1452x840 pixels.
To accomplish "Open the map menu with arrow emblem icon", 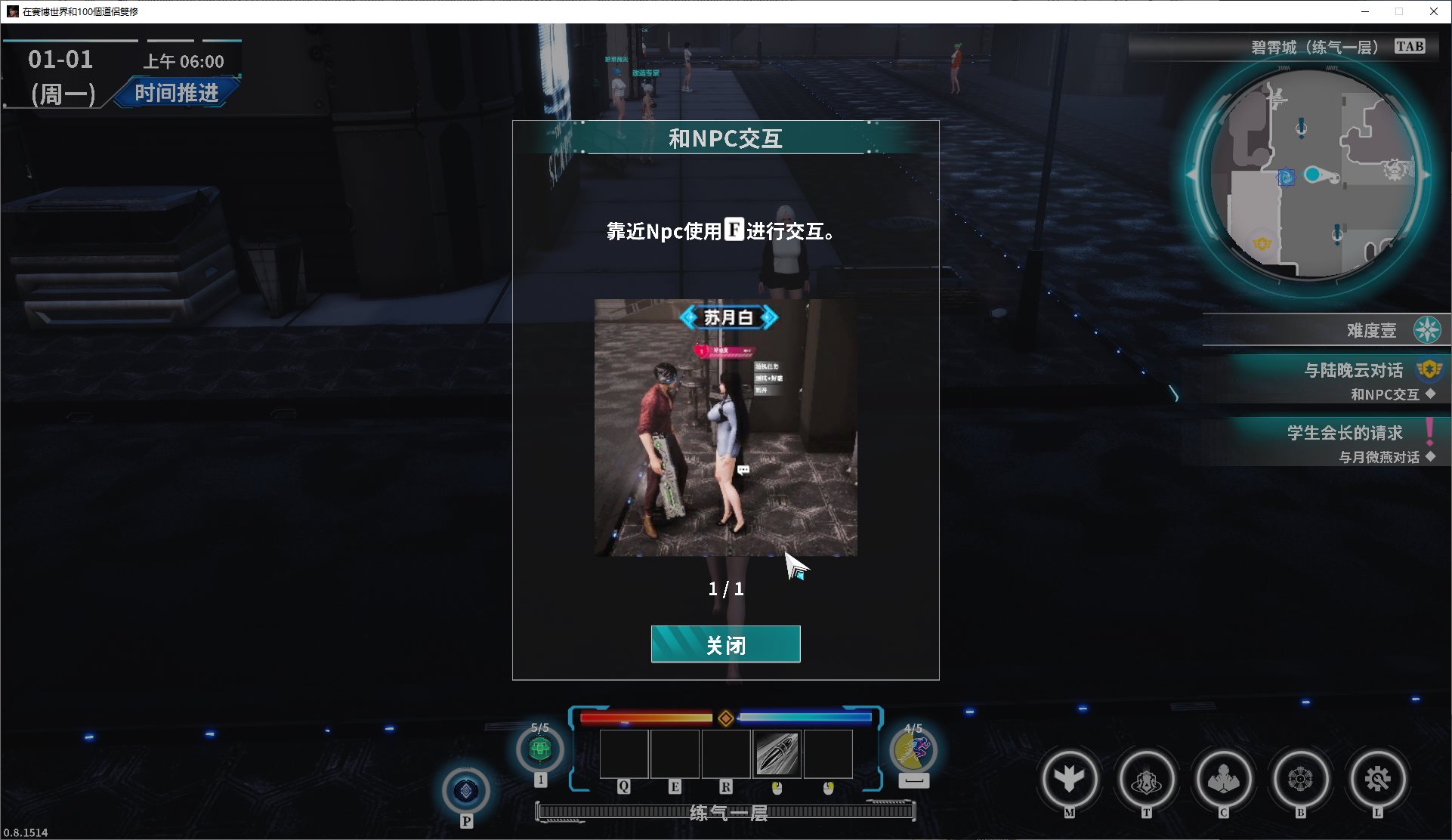I will [1069, 779].
